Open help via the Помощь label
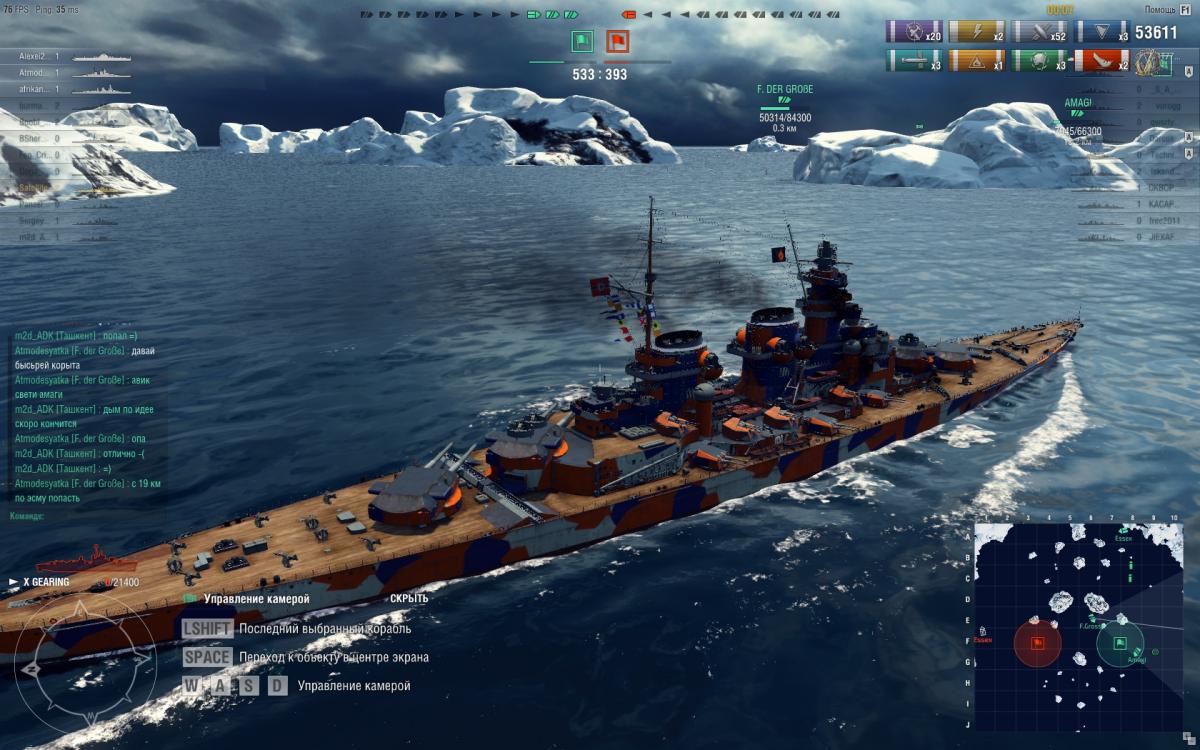Screen dimensions: 1200x750 tap(1167, 9)
